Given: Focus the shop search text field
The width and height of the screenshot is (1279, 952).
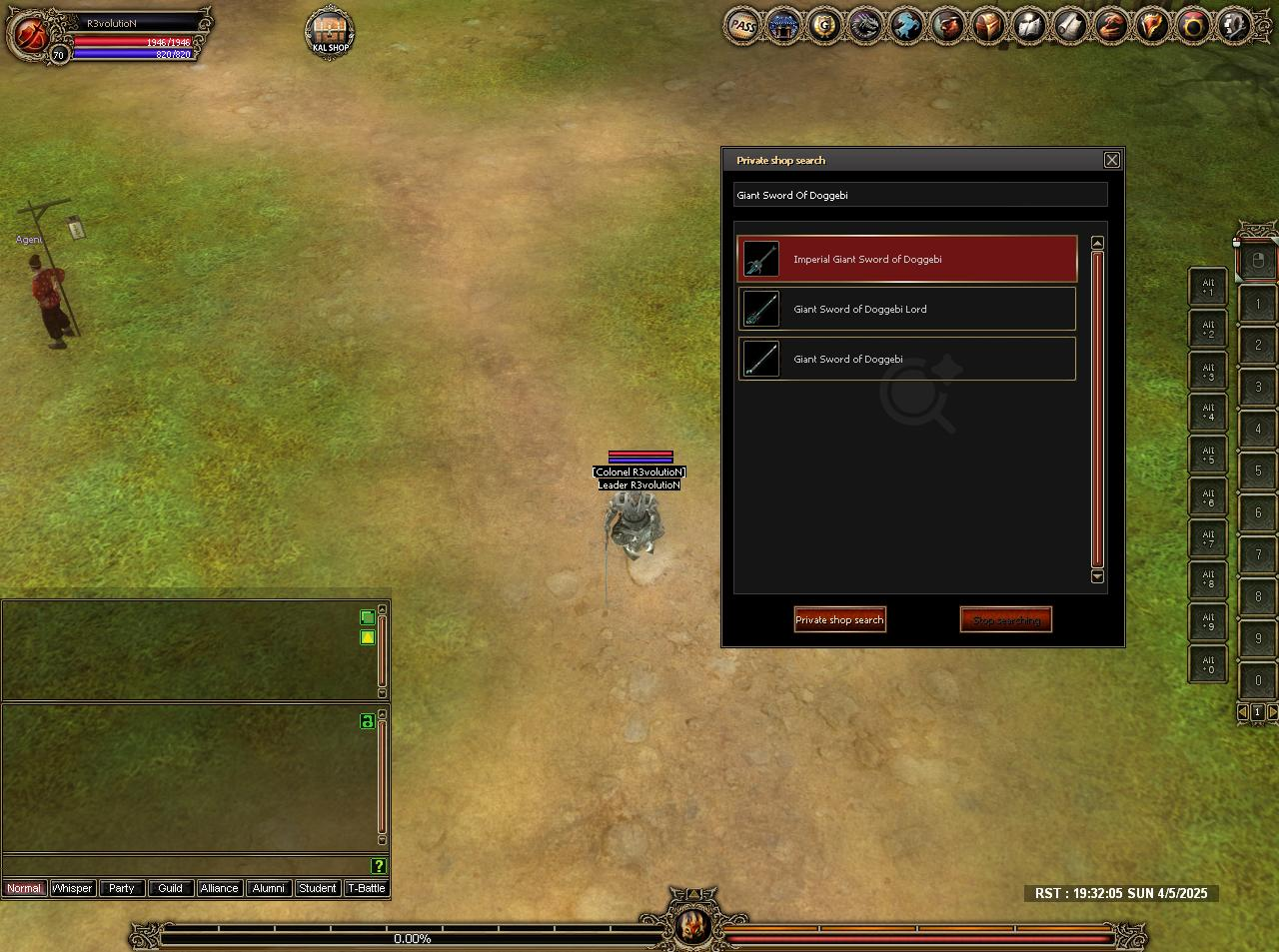Looking at the screenshot, I should coord(919,195).
